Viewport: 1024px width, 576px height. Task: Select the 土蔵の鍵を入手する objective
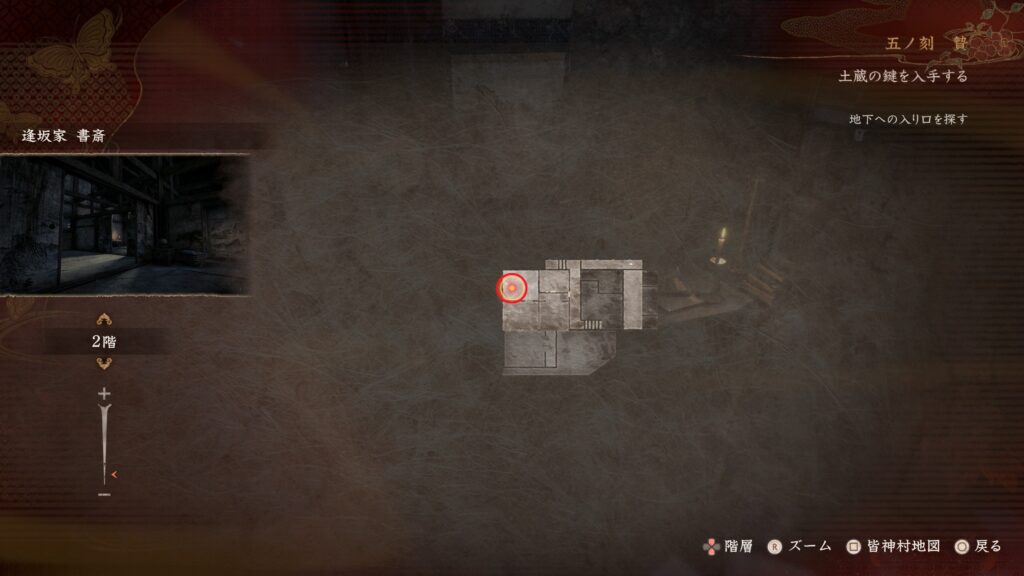coord(903,76)
